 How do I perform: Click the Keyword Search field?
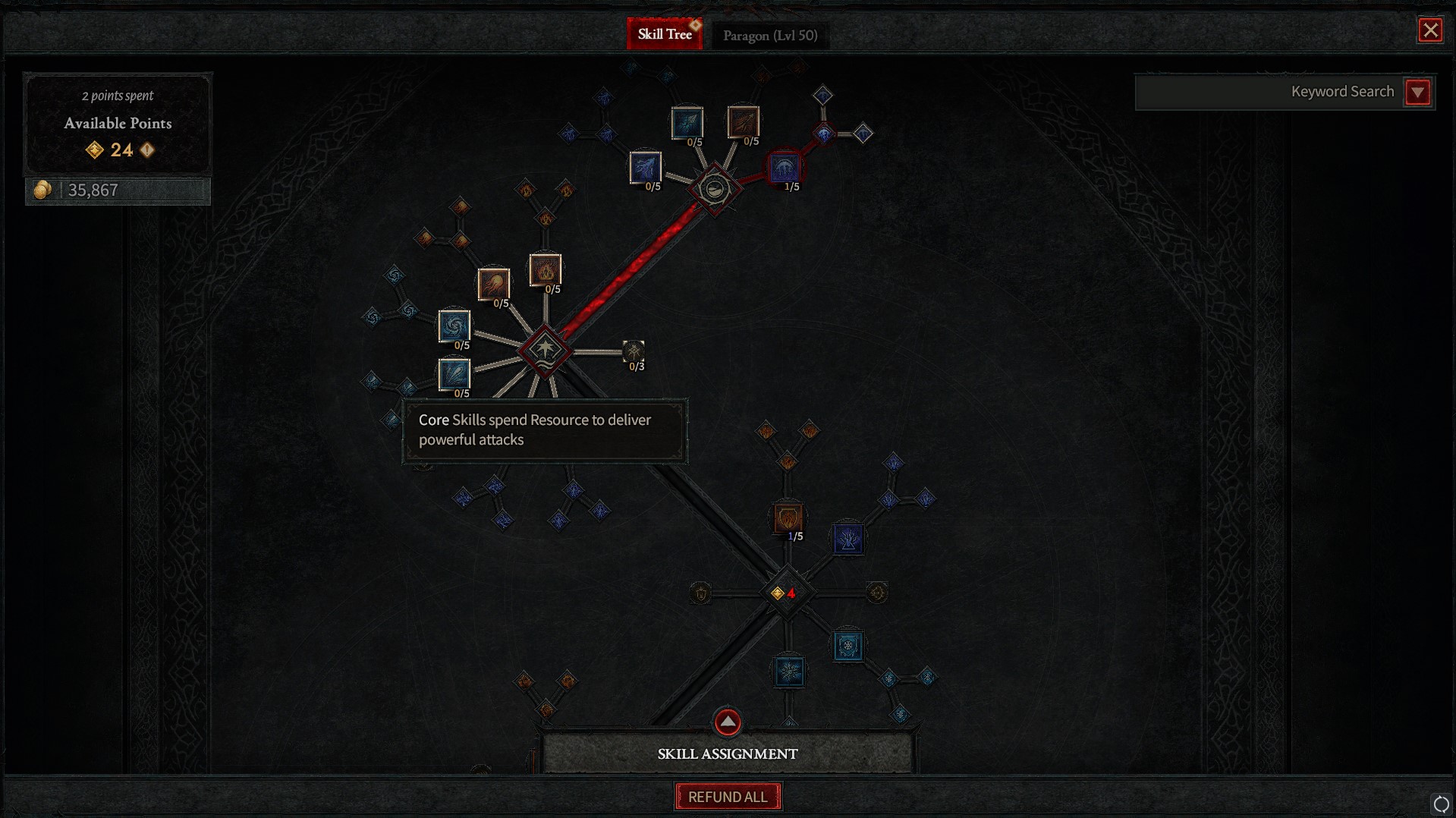[1267, 93]
